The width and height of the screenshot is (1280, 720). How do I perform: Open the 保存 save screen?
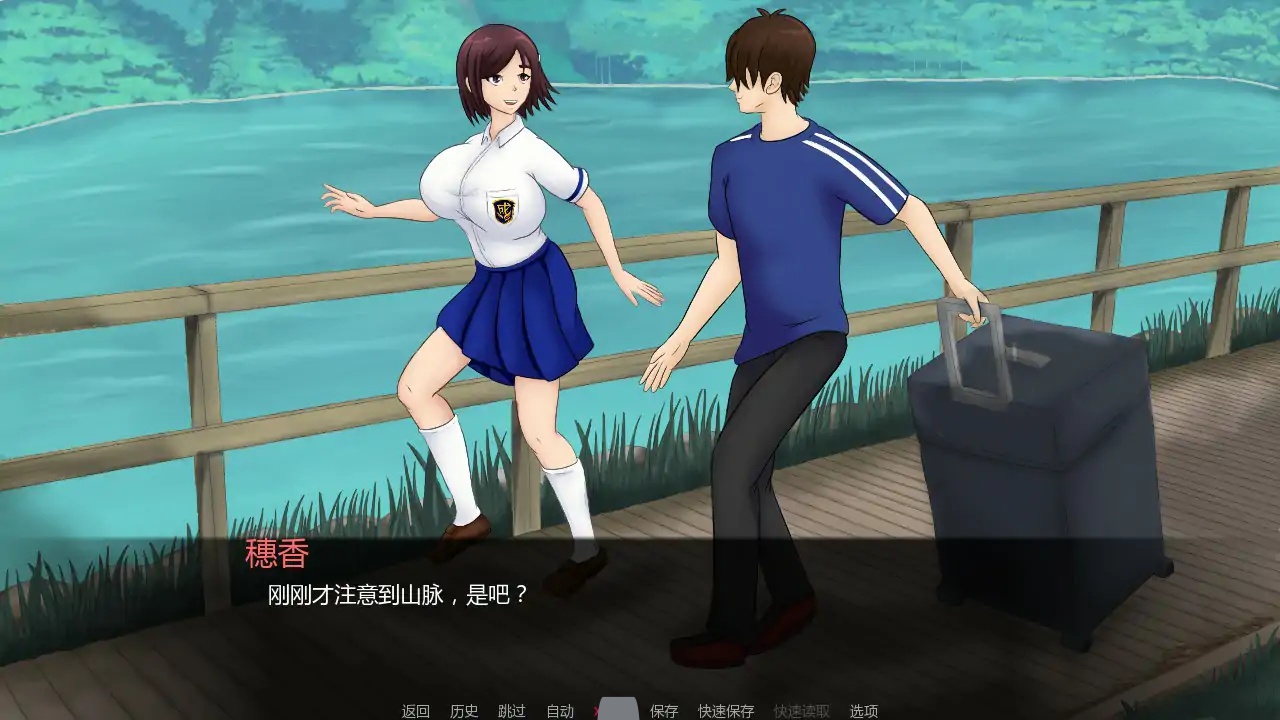point(662,708)
